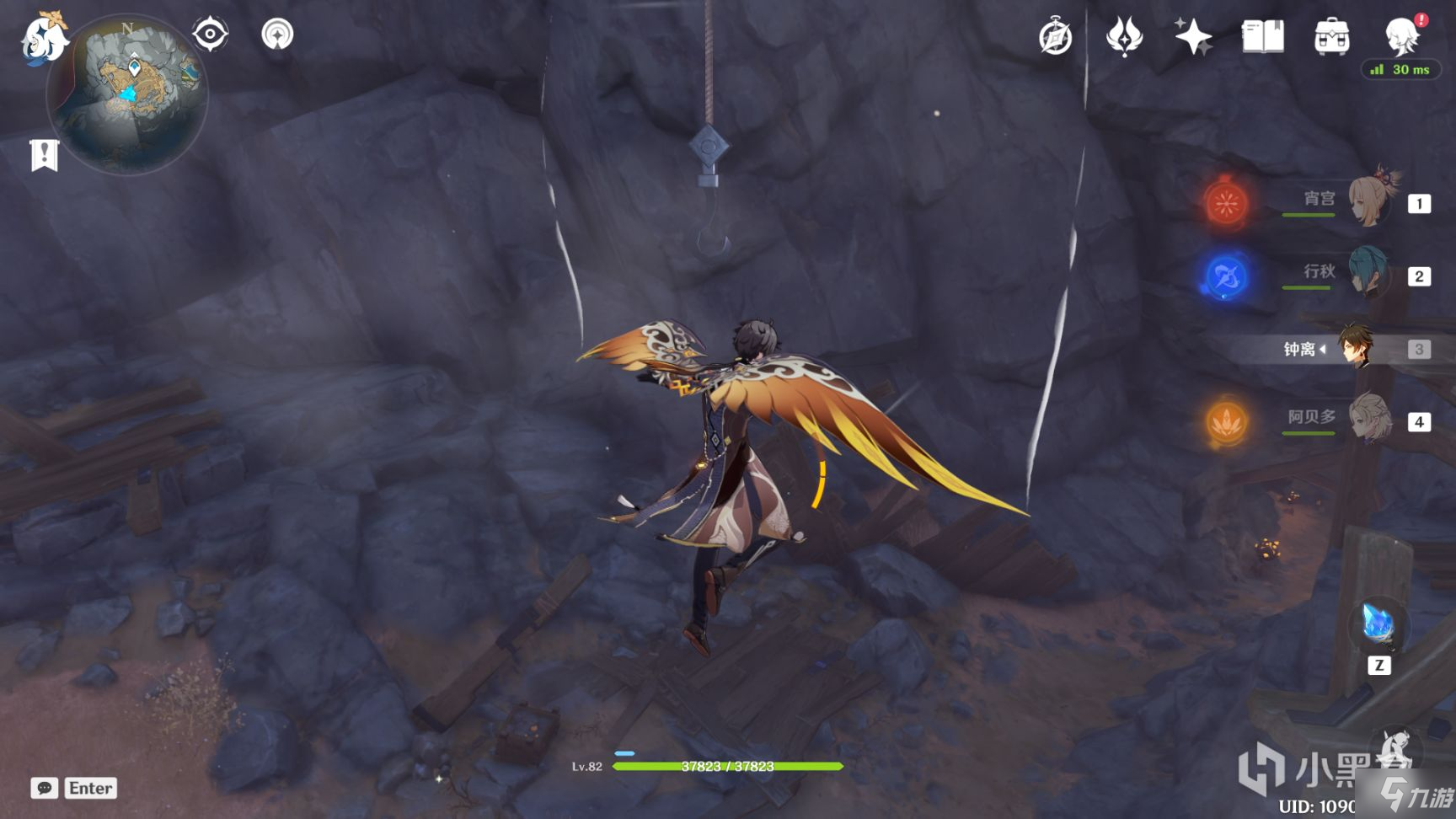Screen dimensions: 1456x819
Task: Activate 行秋's blue elemental burst icon
Action: point(1226,276)
